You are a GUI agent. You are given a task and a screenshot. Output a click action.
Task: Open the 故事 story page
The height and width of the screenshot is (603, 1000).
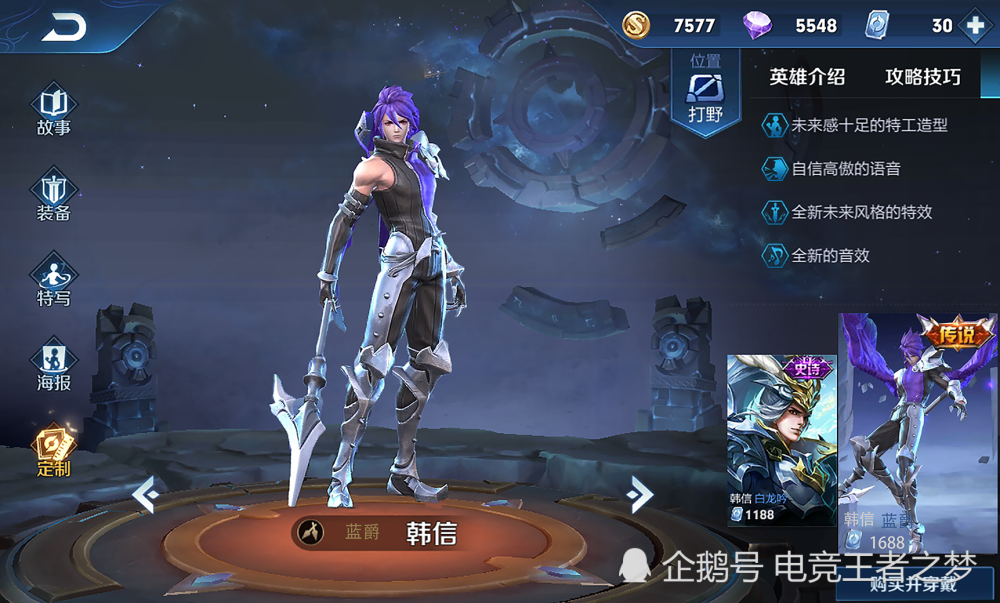[x=54, y=111]
